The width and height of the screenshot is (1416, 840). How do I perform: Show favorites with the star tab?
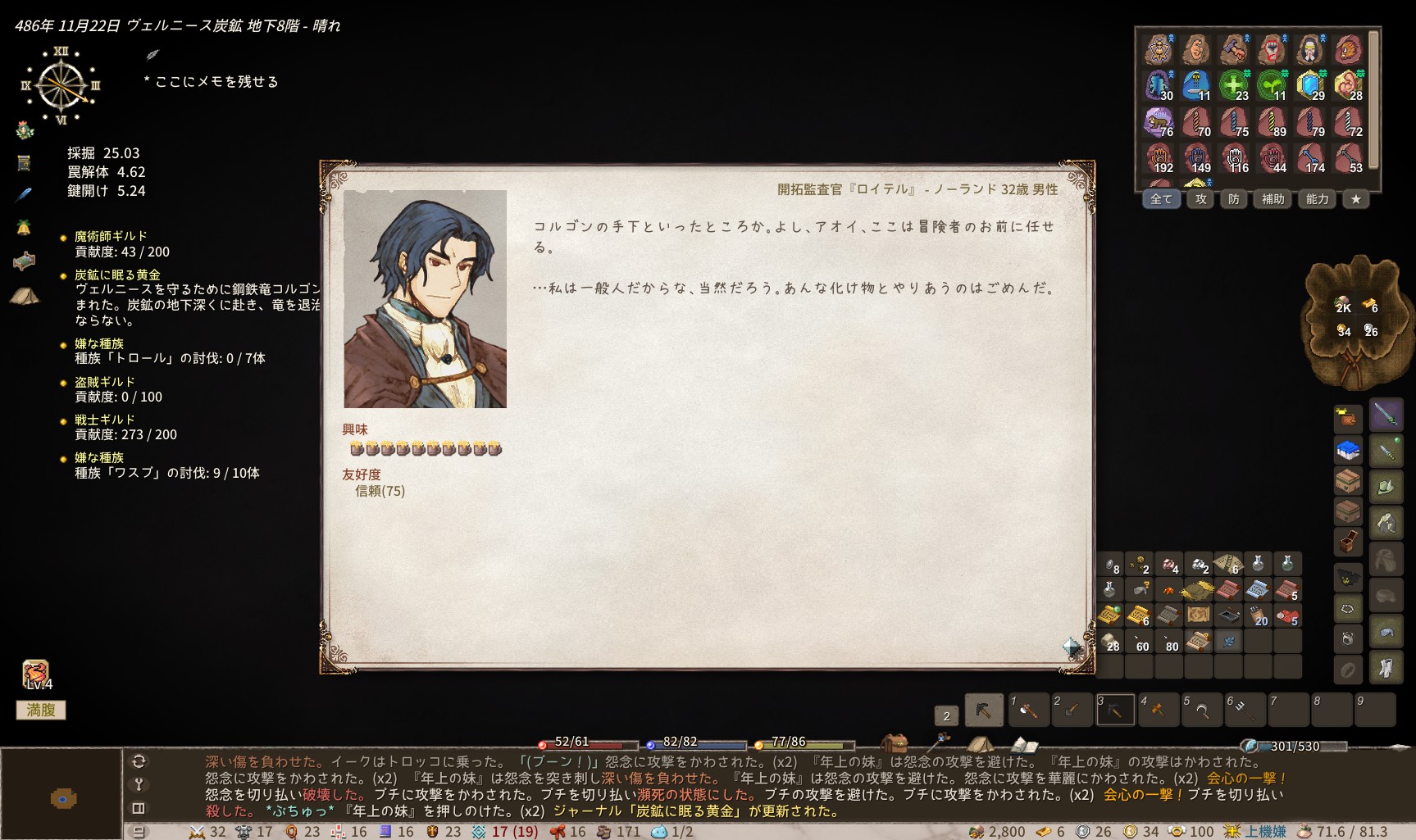pyautogui.click(x=1356, y=199)
